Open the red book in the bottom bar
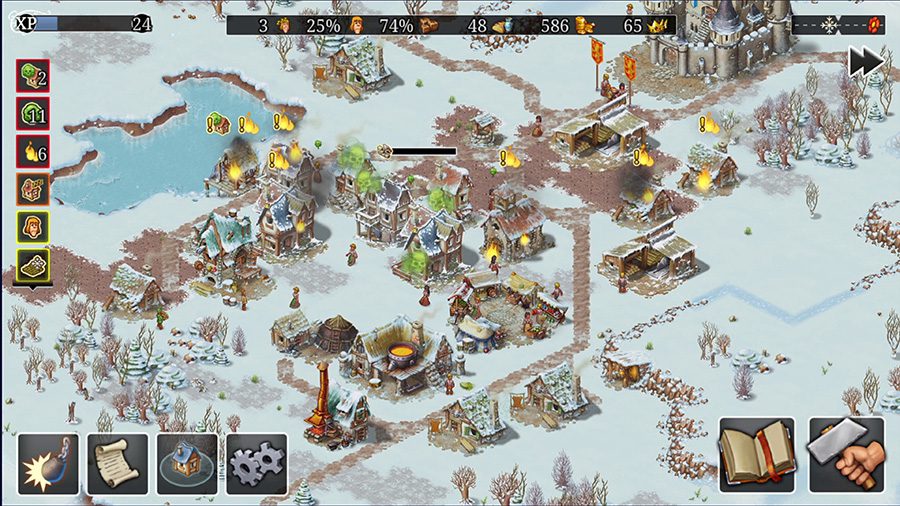This screenshot has height=506, width=900. (756, 455)
